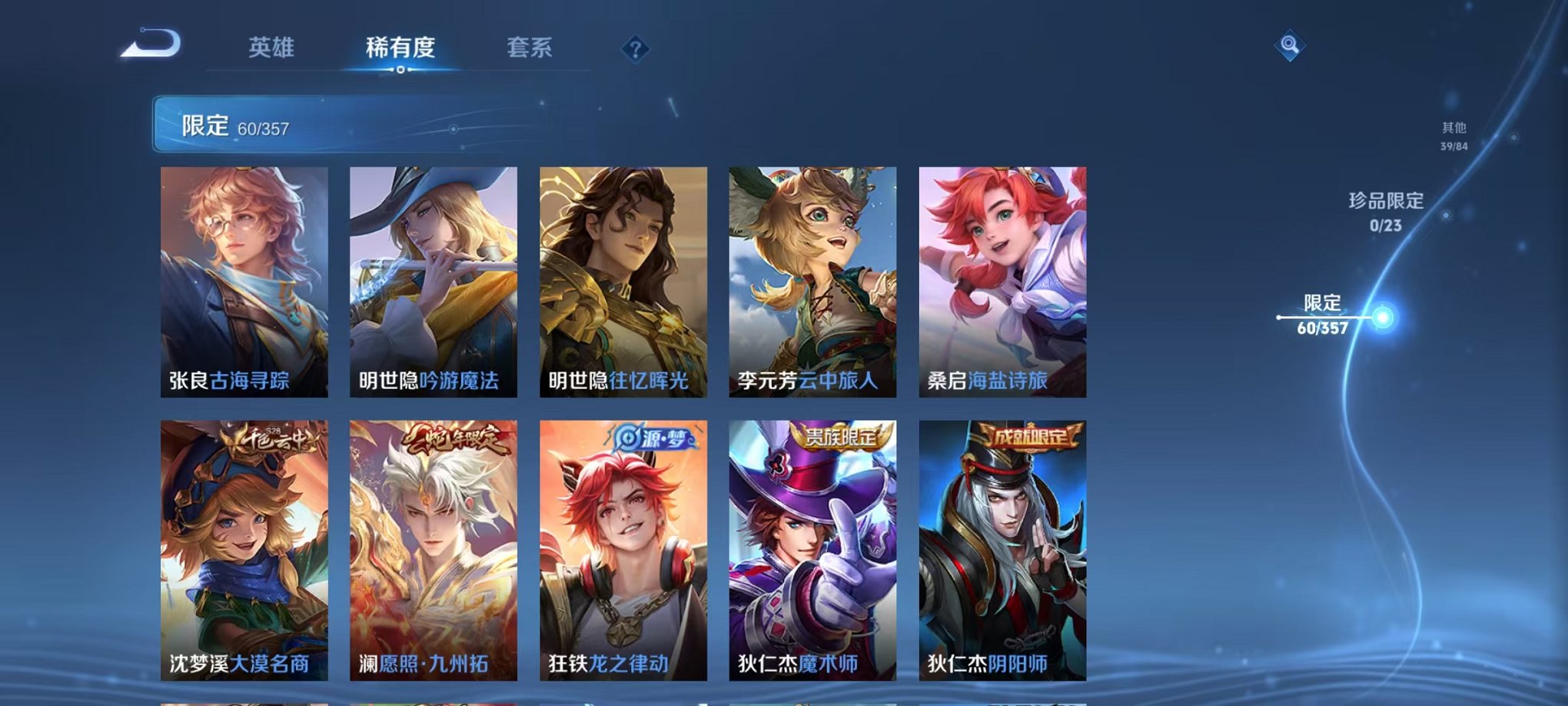
Task: Click the question mark help icon
Action: pyautogui.click(x=635, y=48)
